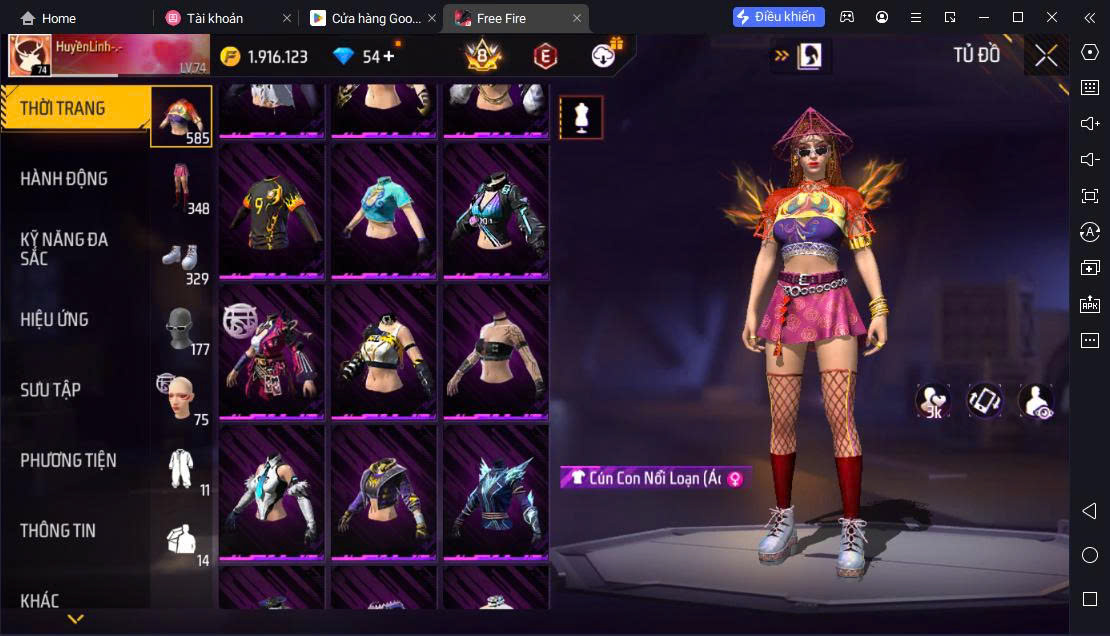Add diamonds using the plus button
Screen dimensions: 1110x636
coord(389,57)
